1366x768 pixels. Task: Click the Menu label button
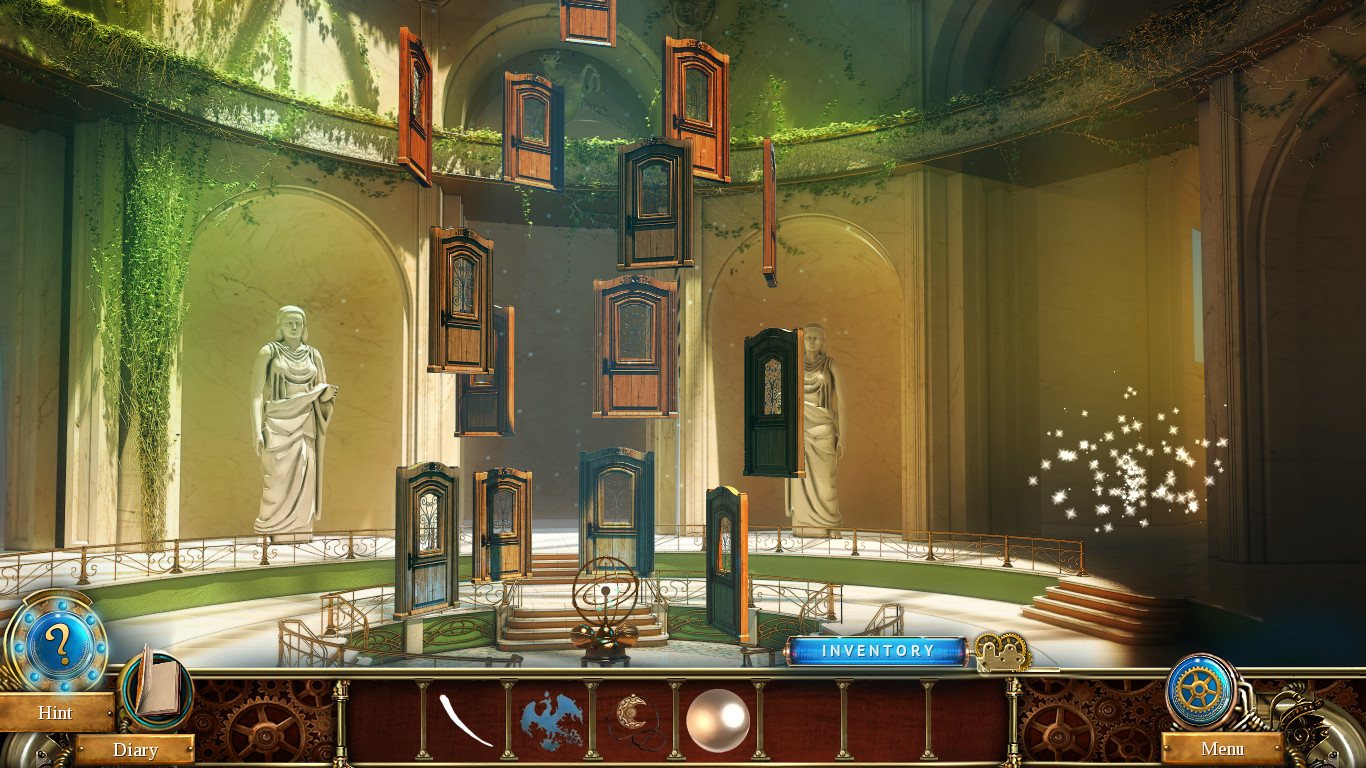click(1222, 750)
